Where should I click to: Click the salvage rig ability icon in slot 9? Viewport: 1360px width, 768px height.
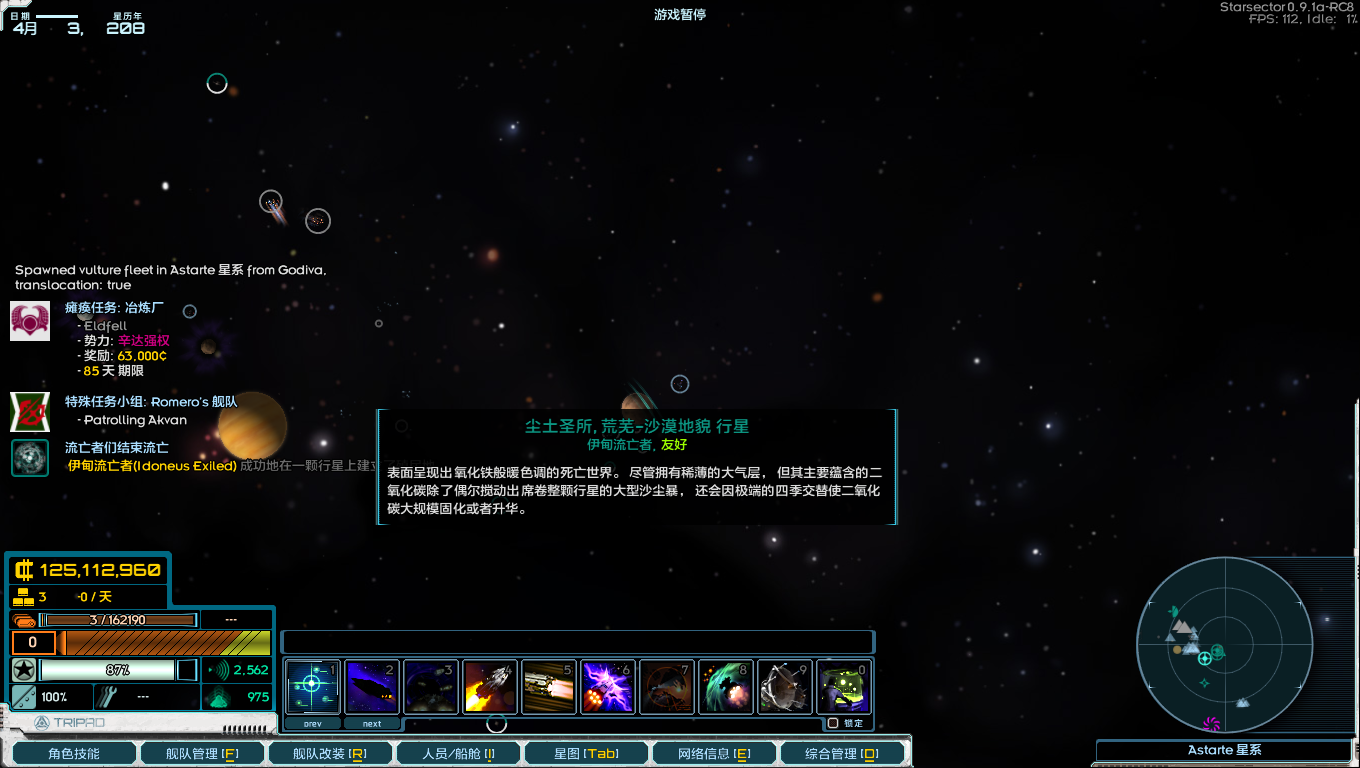(x=785, y=686)
